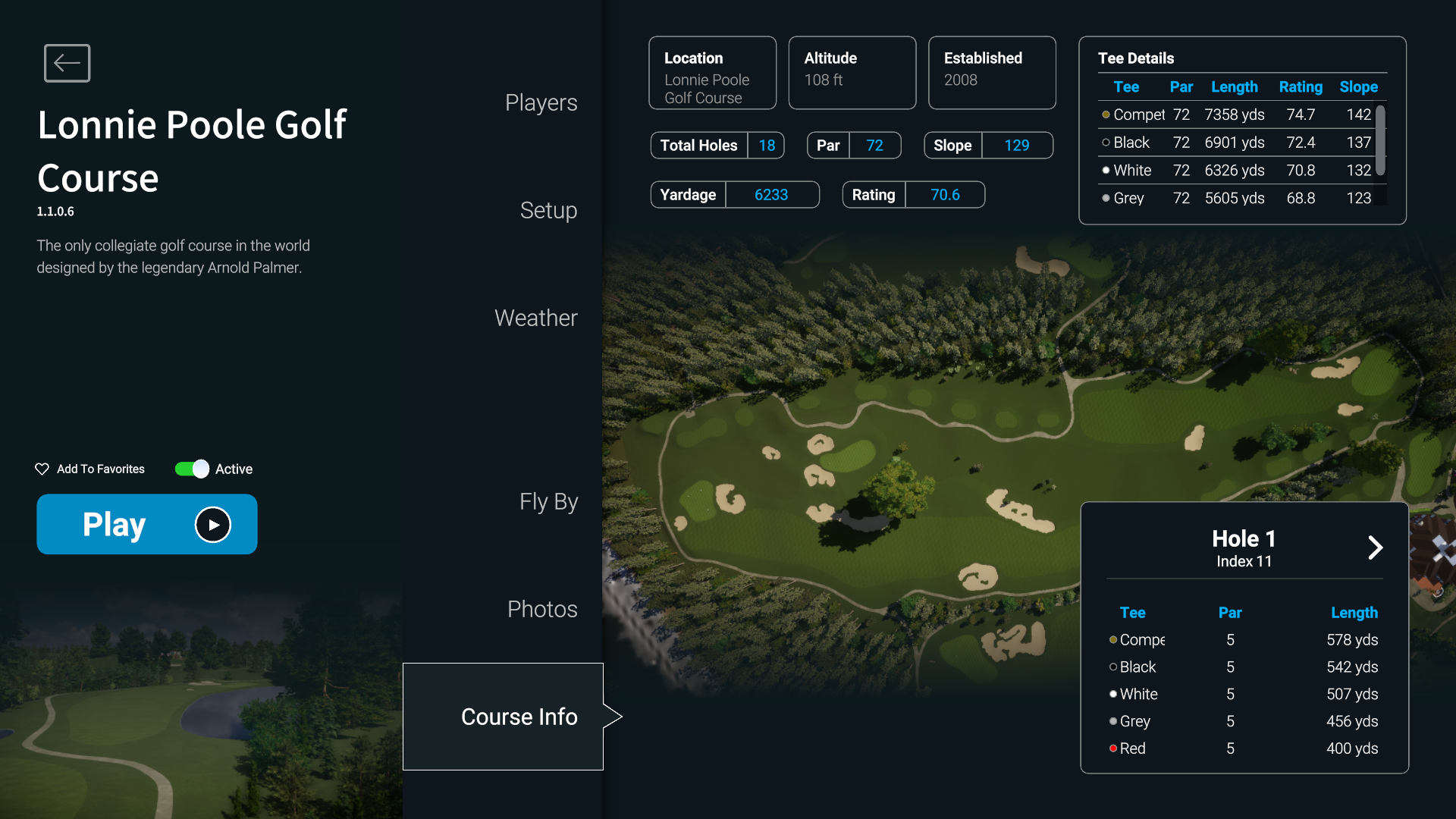
Task: Click the heart icon next to Add To Favorites
Action: click(x=42, y=469)
